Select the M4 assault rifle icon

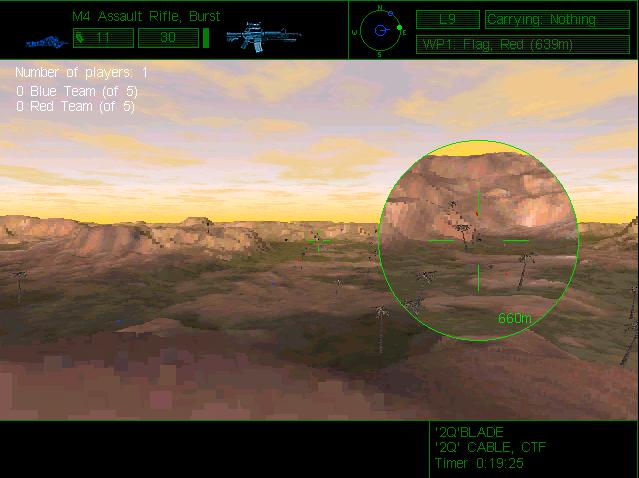(263, 37)
